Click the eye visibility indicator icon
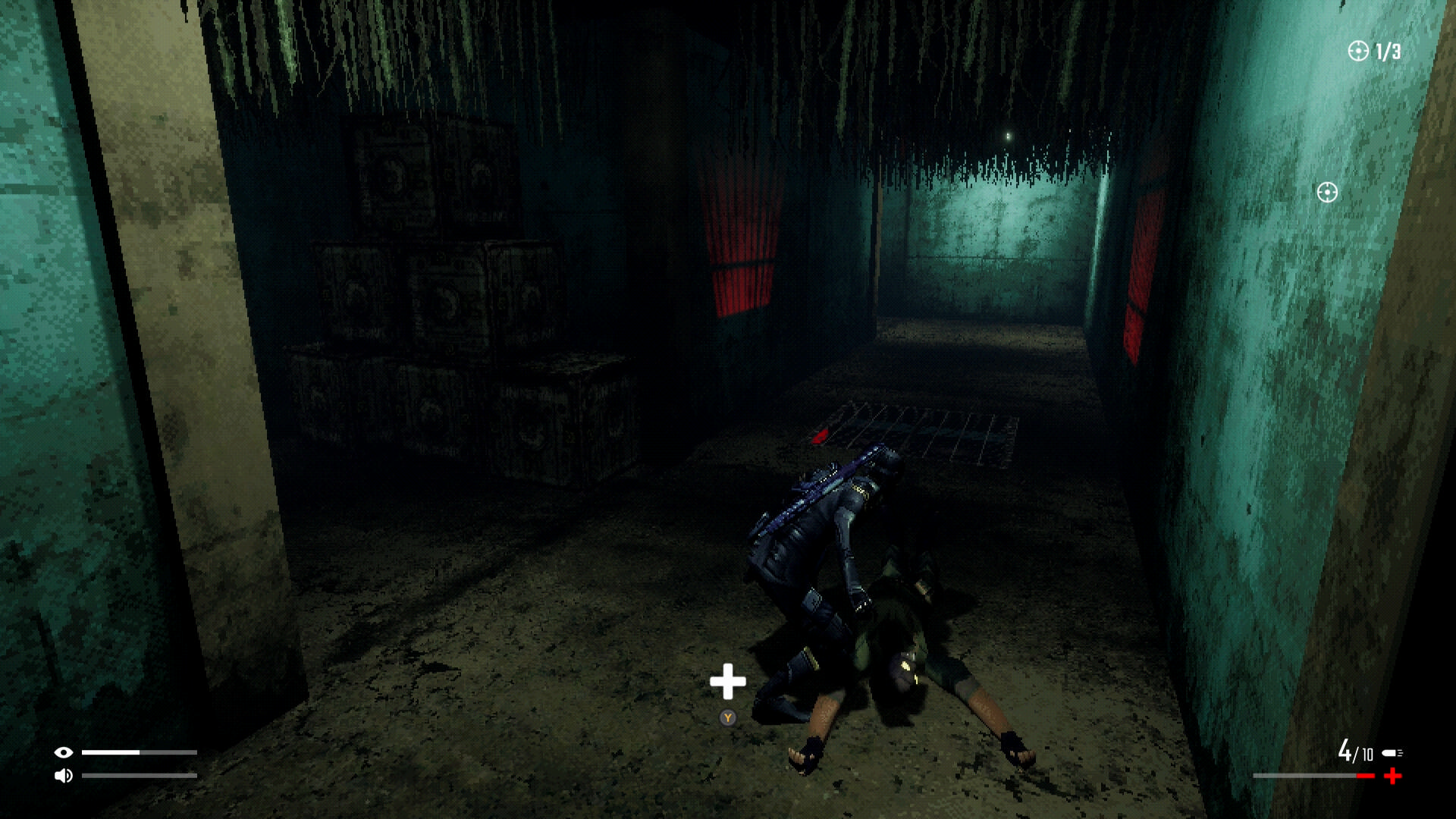 point(64,752)
